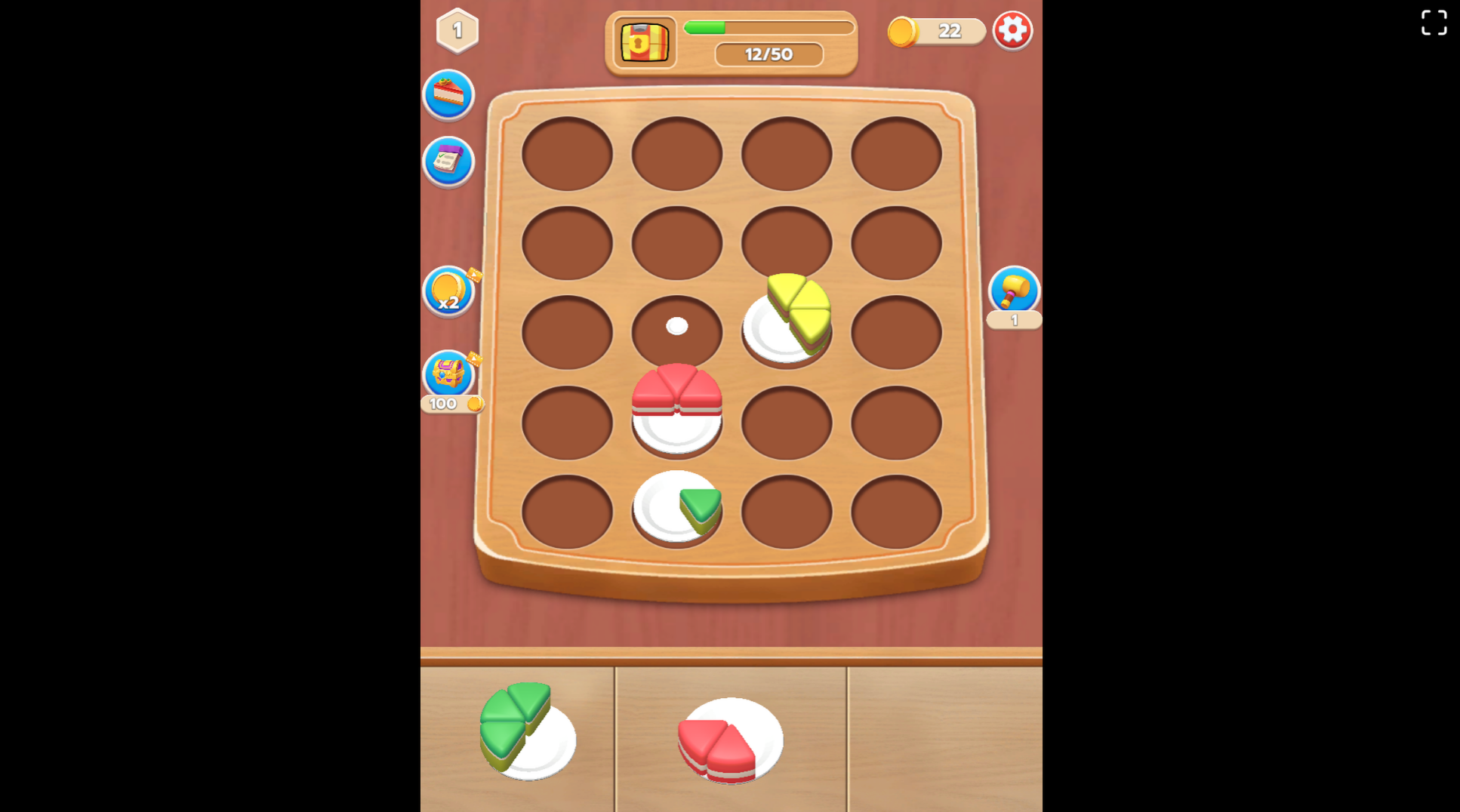Activate the x2 coin multiplier booster
The width and height of the screenshot is (1460, 812).
coord(448,293)
